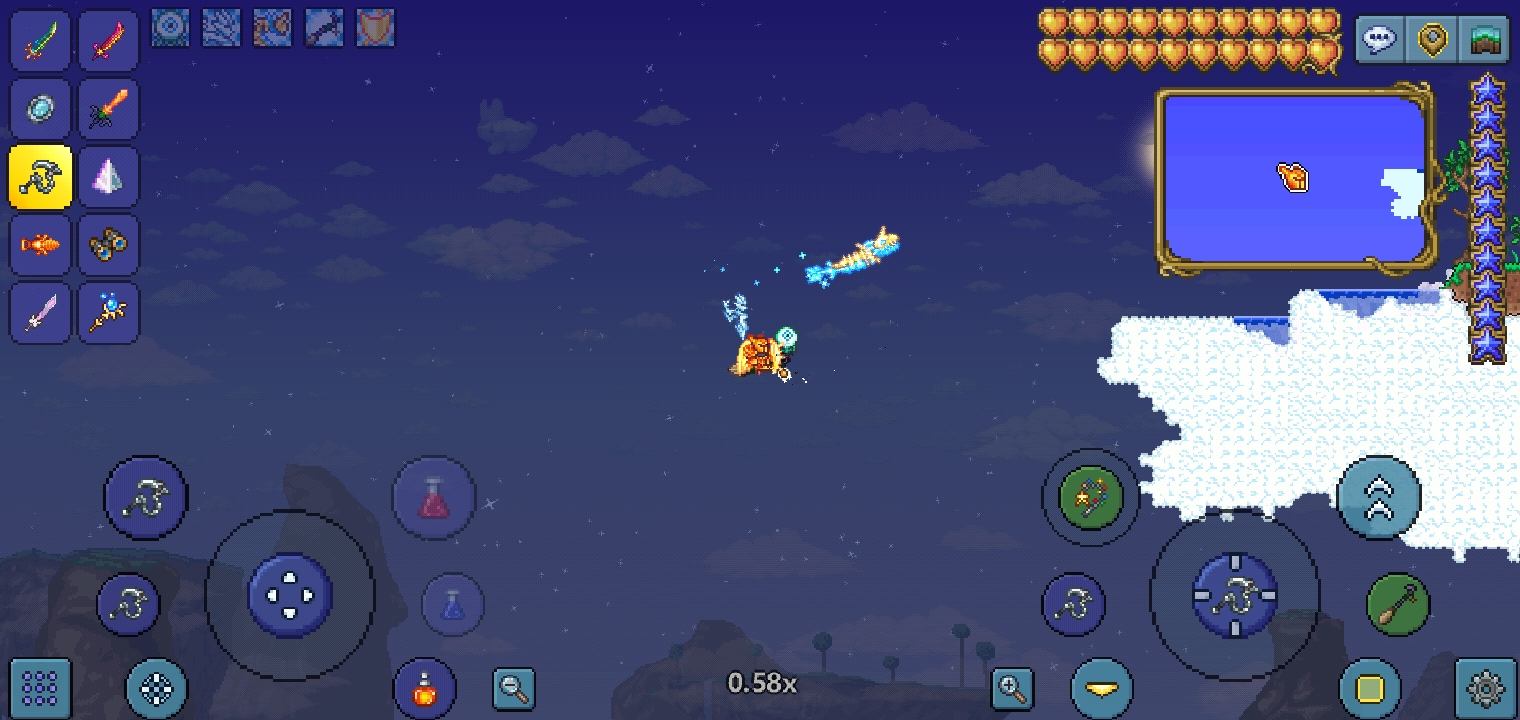The image size is (1520, 720).
Task: Select the Magic Mirror hotbar slot
Action: (x=41, y=109)
